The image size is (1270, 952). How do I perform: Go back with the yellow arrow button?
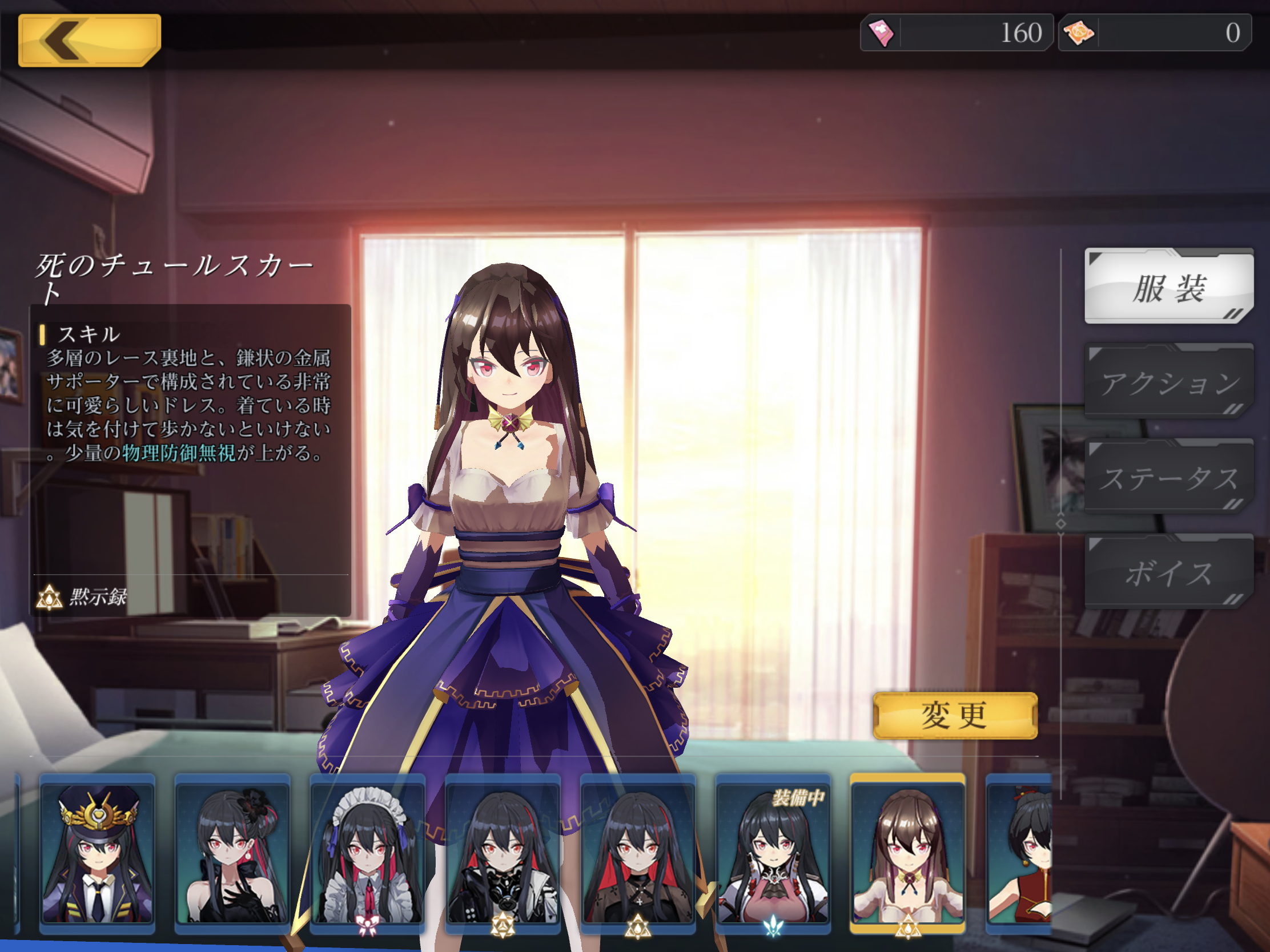click(90, 40)
